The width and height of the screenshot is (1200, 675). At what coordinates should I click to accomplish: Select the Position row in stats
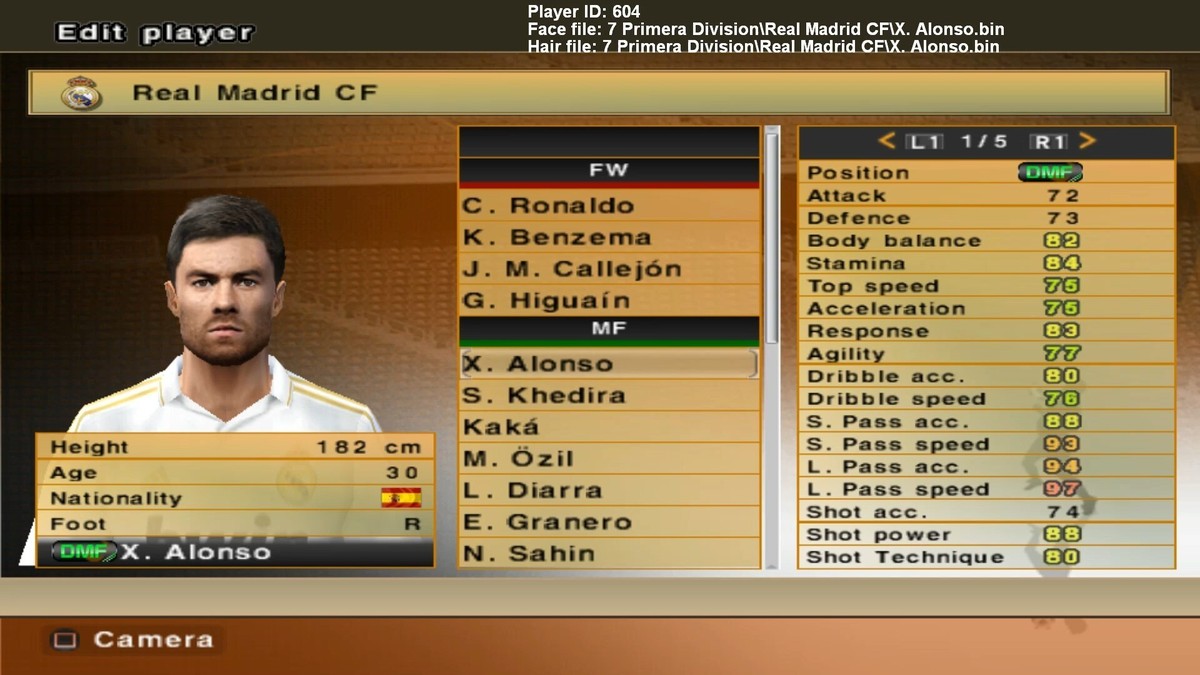985,172
